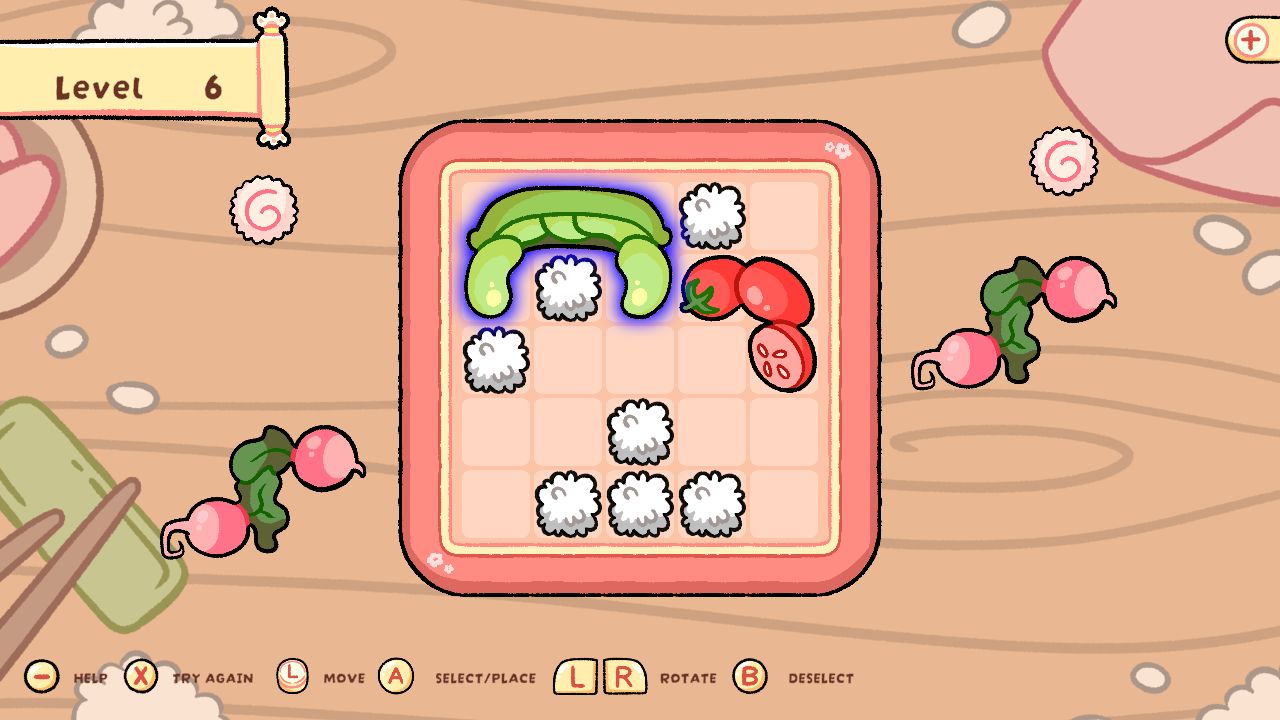Click the Help label next to the minus icon

[x=90, y=678]
